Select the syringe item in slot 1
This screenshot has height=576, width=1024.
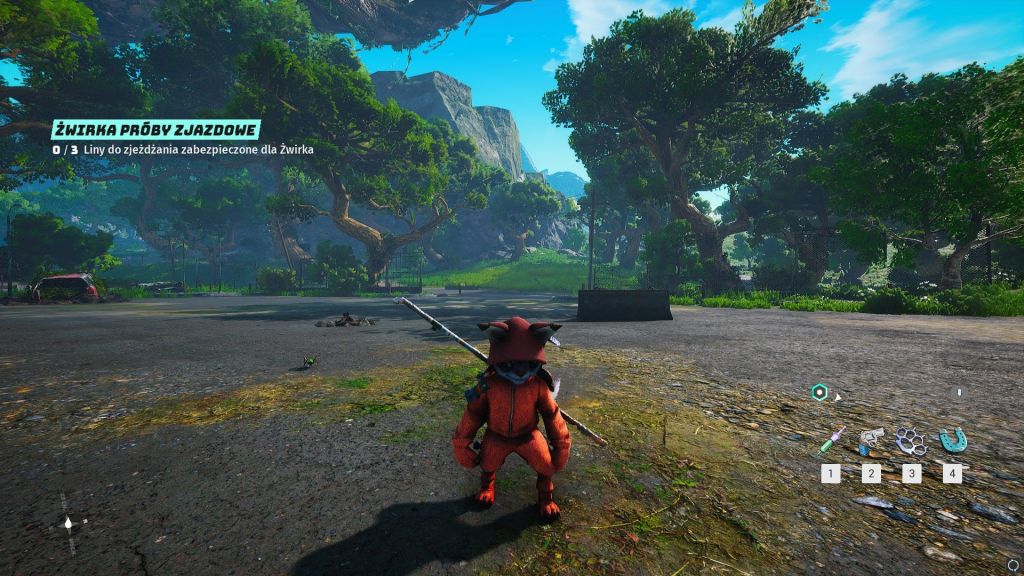coord(831,441)
